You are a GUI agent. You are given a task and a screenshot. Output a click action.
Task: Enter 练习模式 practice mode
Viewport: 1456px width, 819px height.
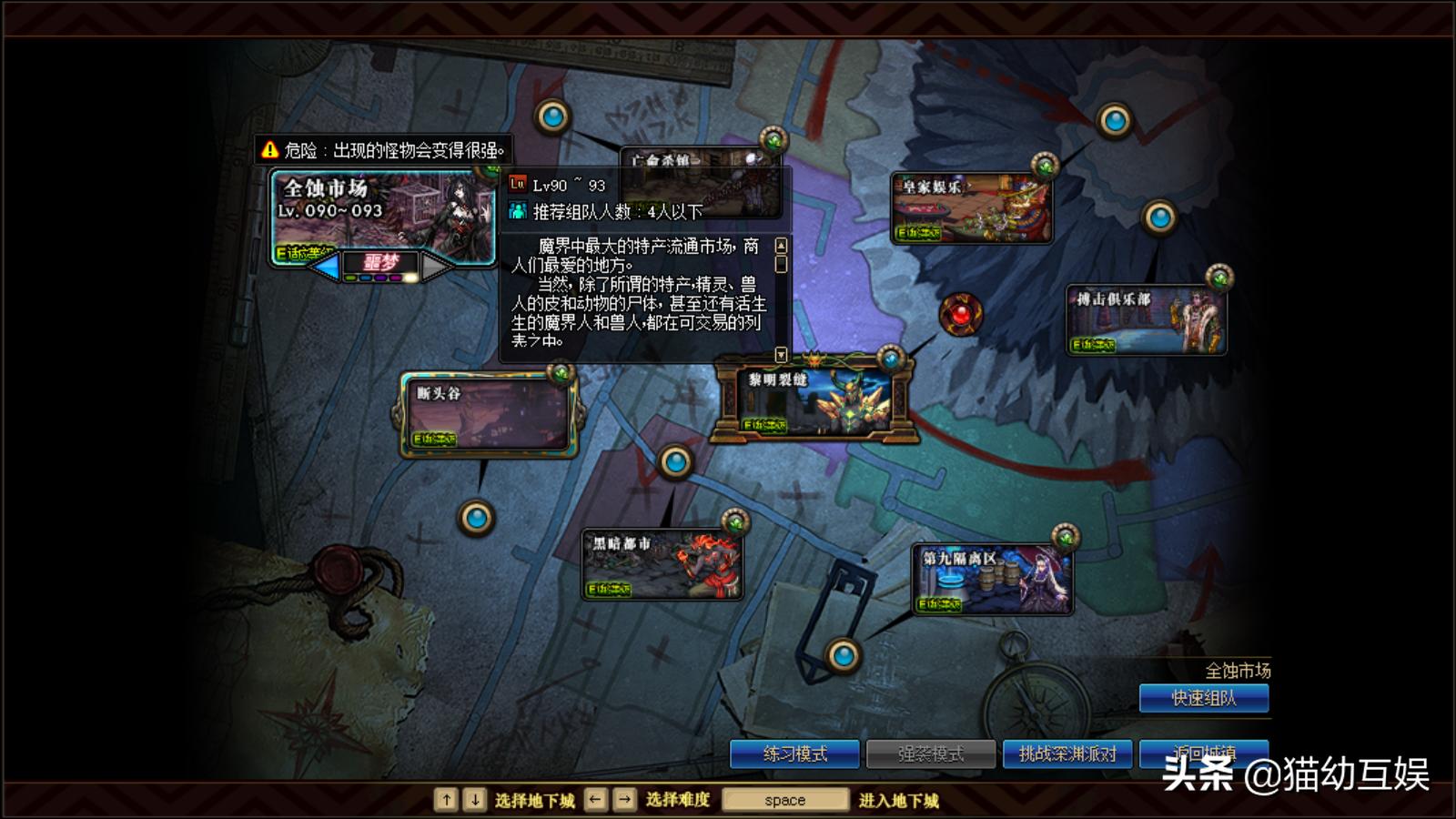click(794, 753)
